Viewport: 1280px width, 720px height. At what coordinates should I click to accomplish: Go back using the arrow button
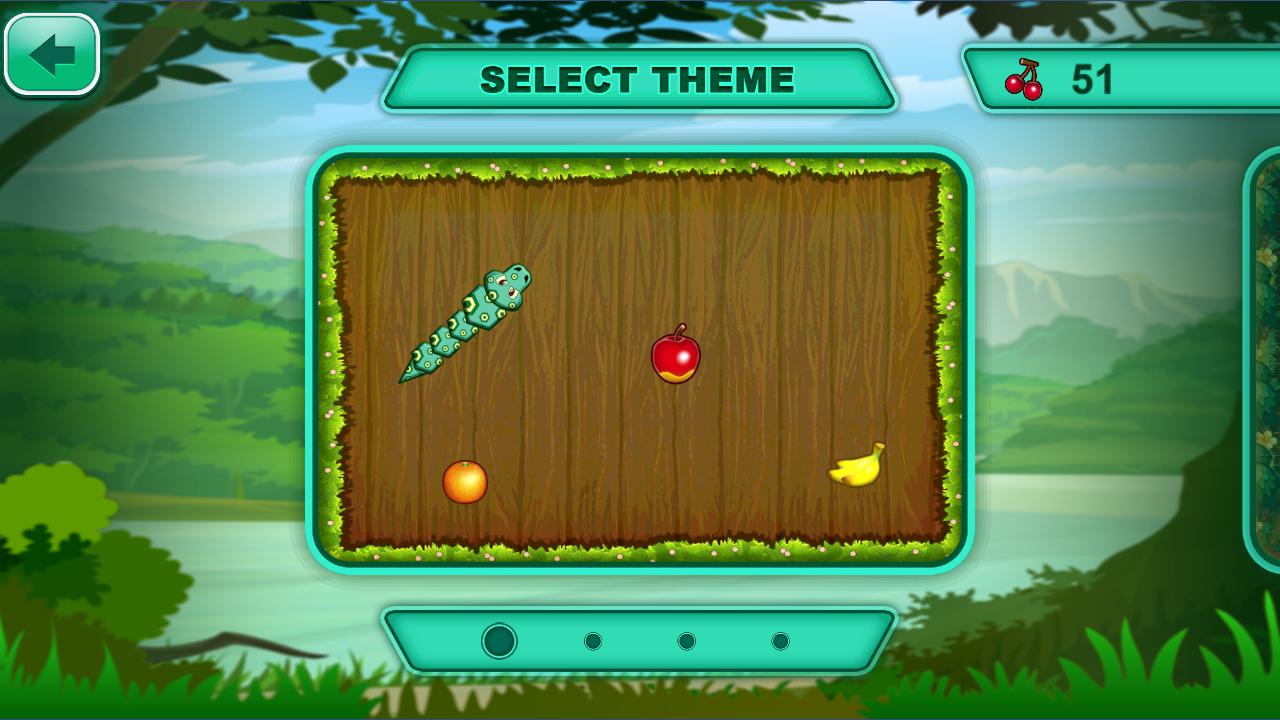(52, 55)
